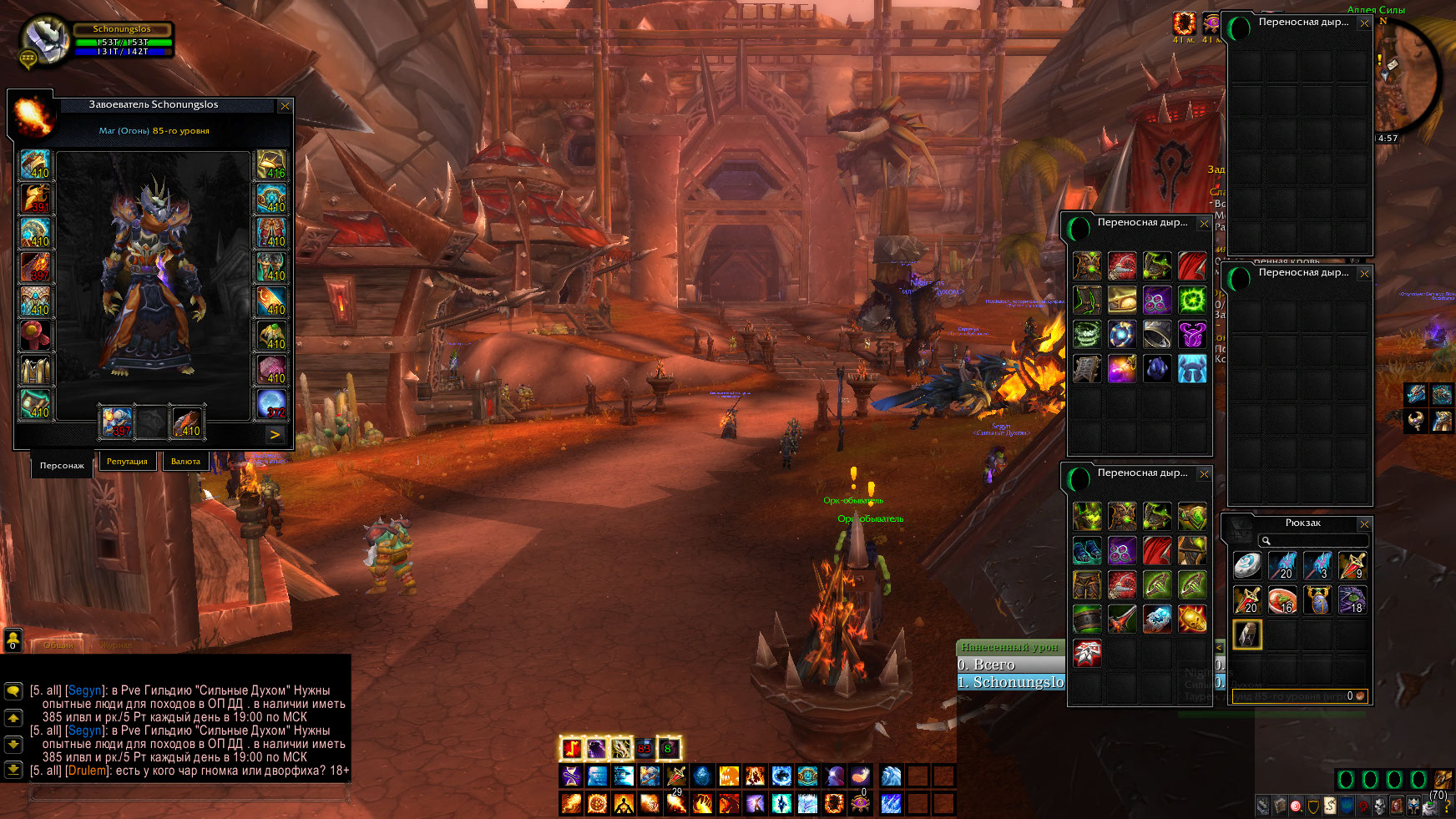The height and width of the screenshot is (819, 1456).
Task: Switch to the Репутация tab
Action: point(127,461)
